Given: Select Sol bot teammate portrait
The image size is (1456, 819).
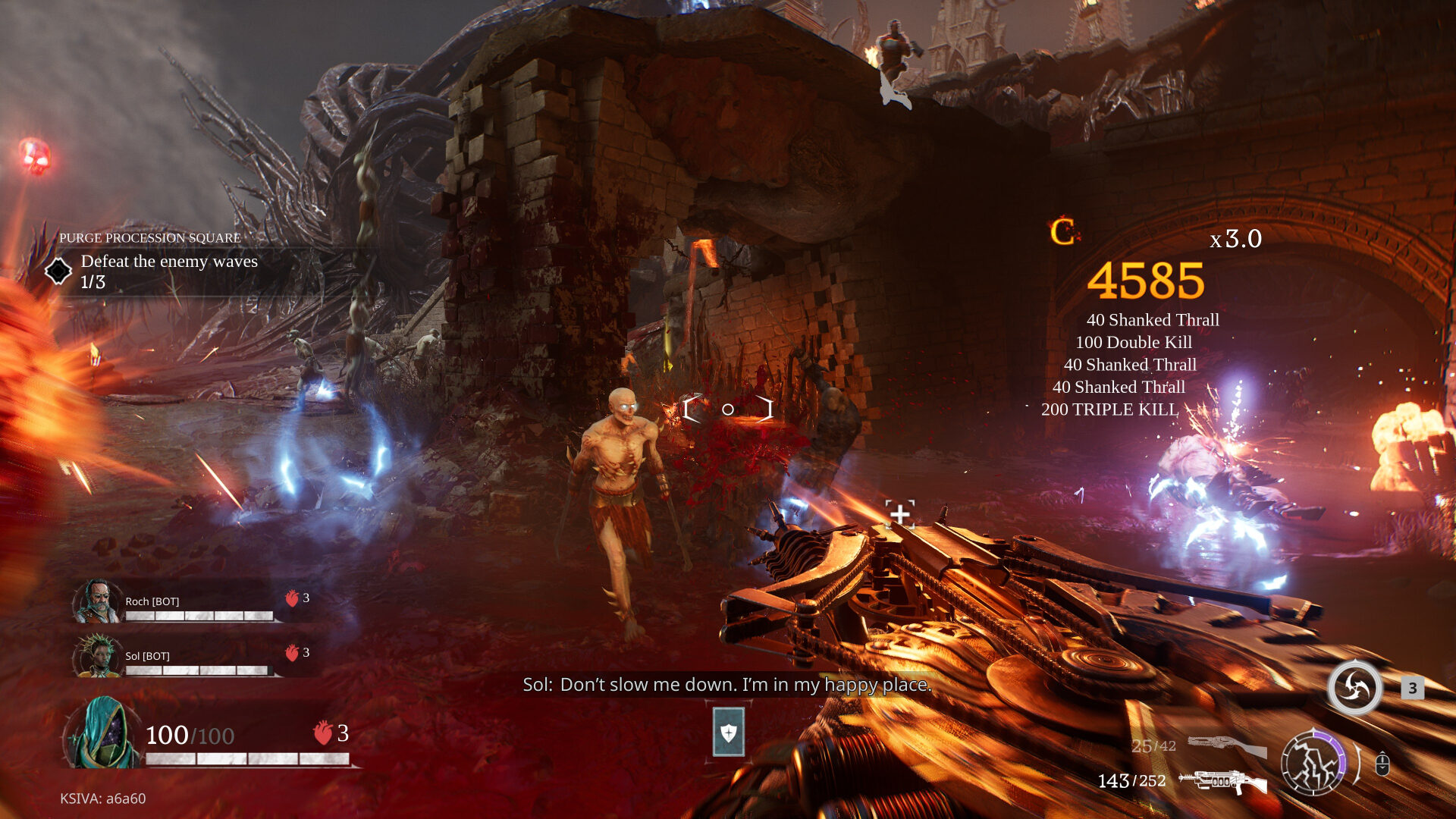Looking at the screenshot, I should coord(96,656).
